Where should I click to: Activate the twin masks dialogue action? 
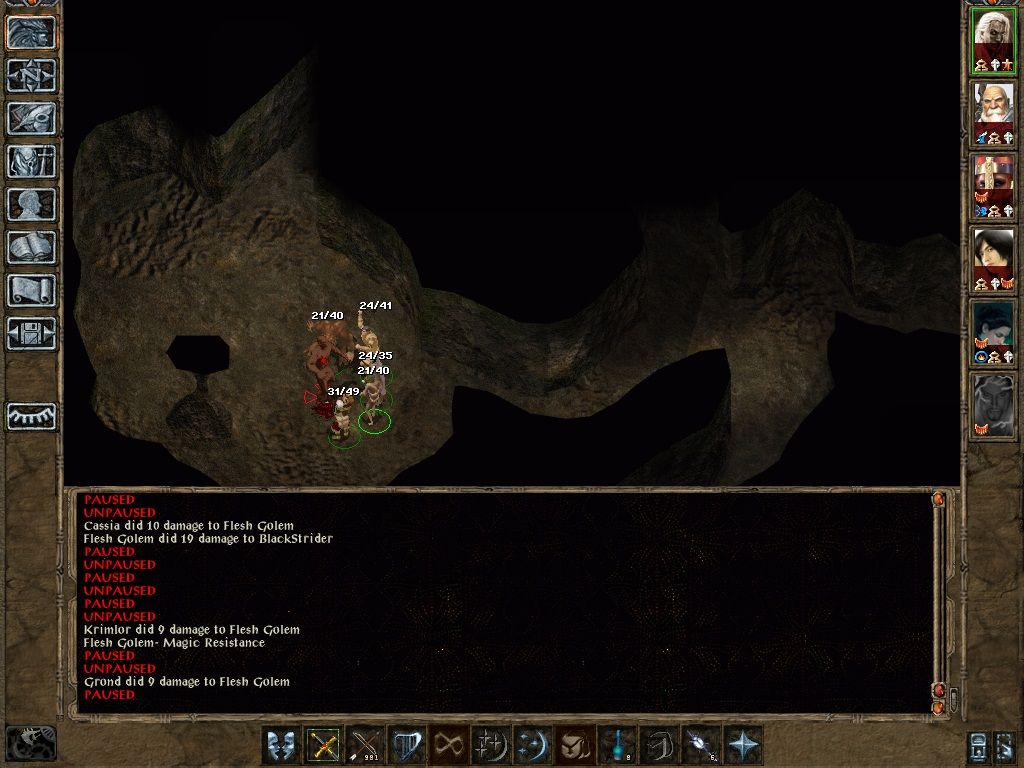coord(281,746)
